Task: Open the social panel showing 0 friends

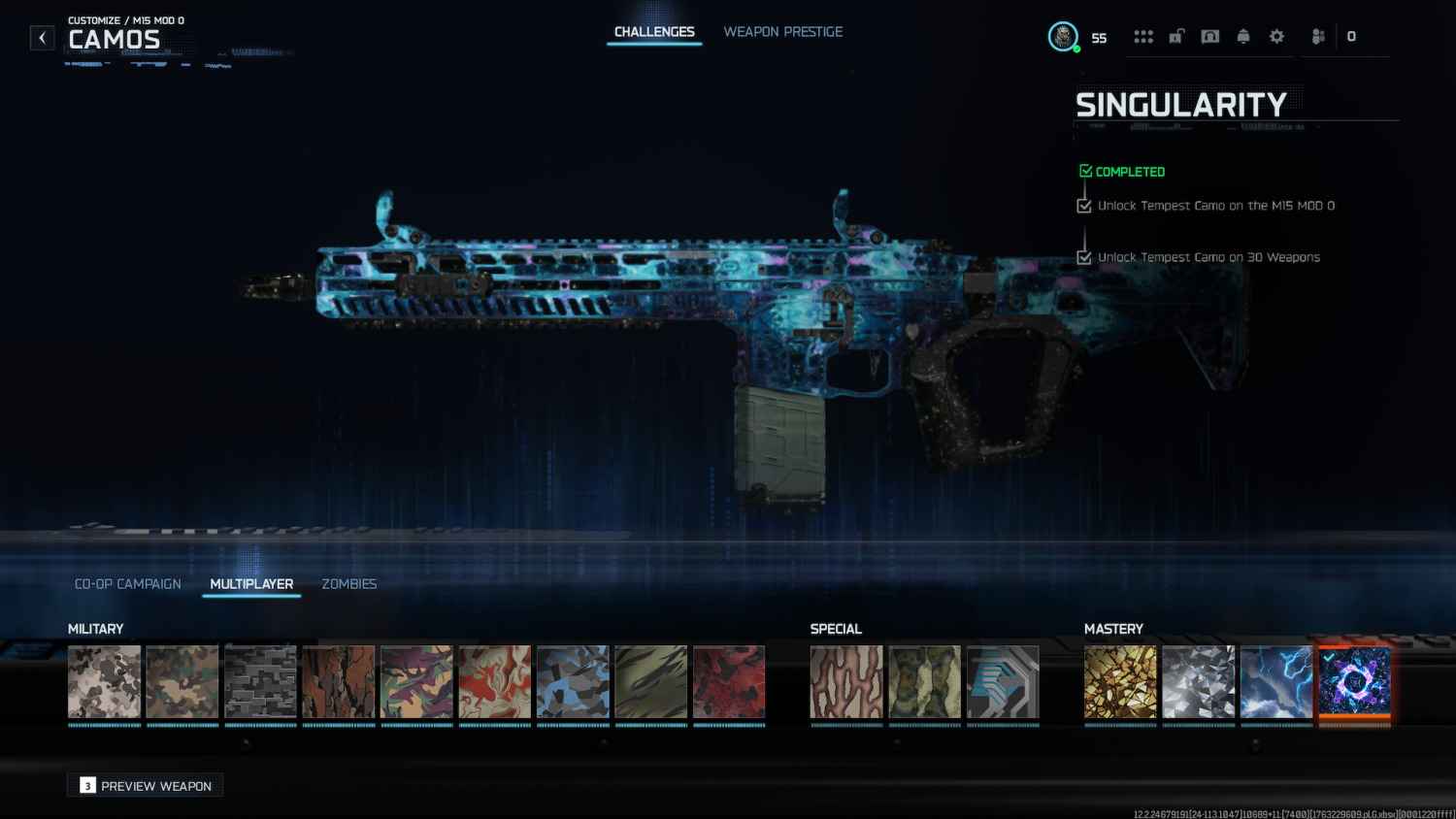Action: [1318, 36]
